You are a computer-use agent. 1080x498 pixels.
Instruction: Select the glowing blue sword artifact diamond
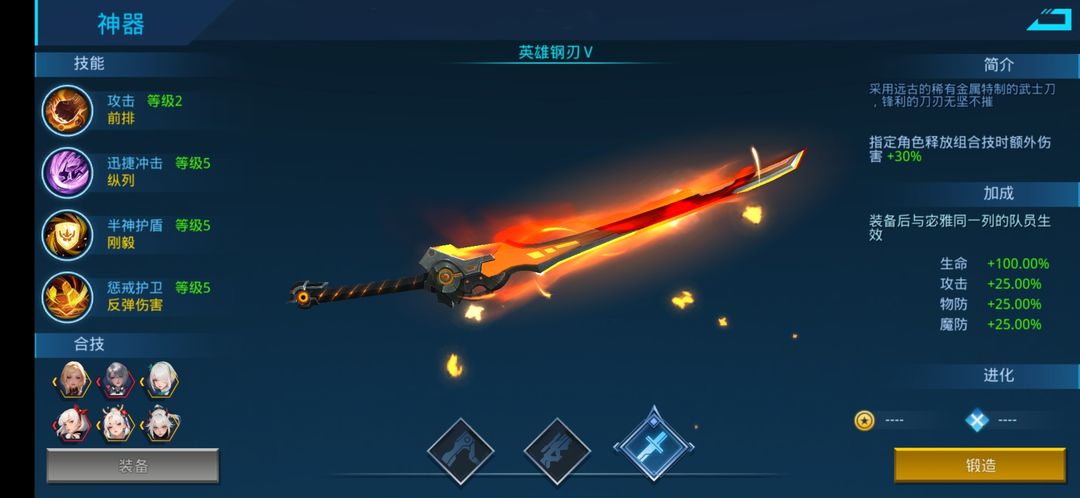point(653,447)
